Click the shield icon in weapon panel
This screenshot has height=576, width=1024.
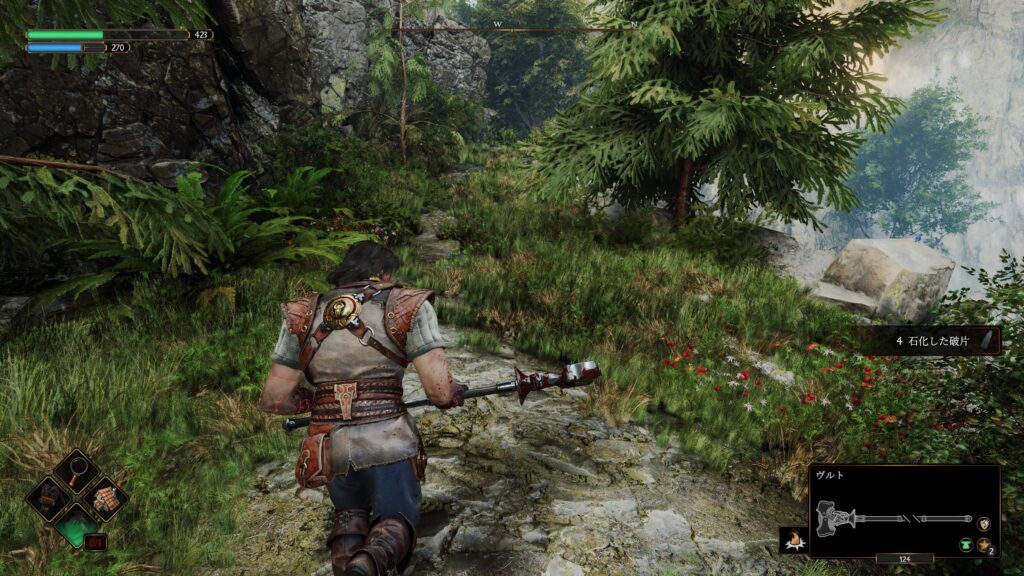pyautogui.click(x=983, y=523)
